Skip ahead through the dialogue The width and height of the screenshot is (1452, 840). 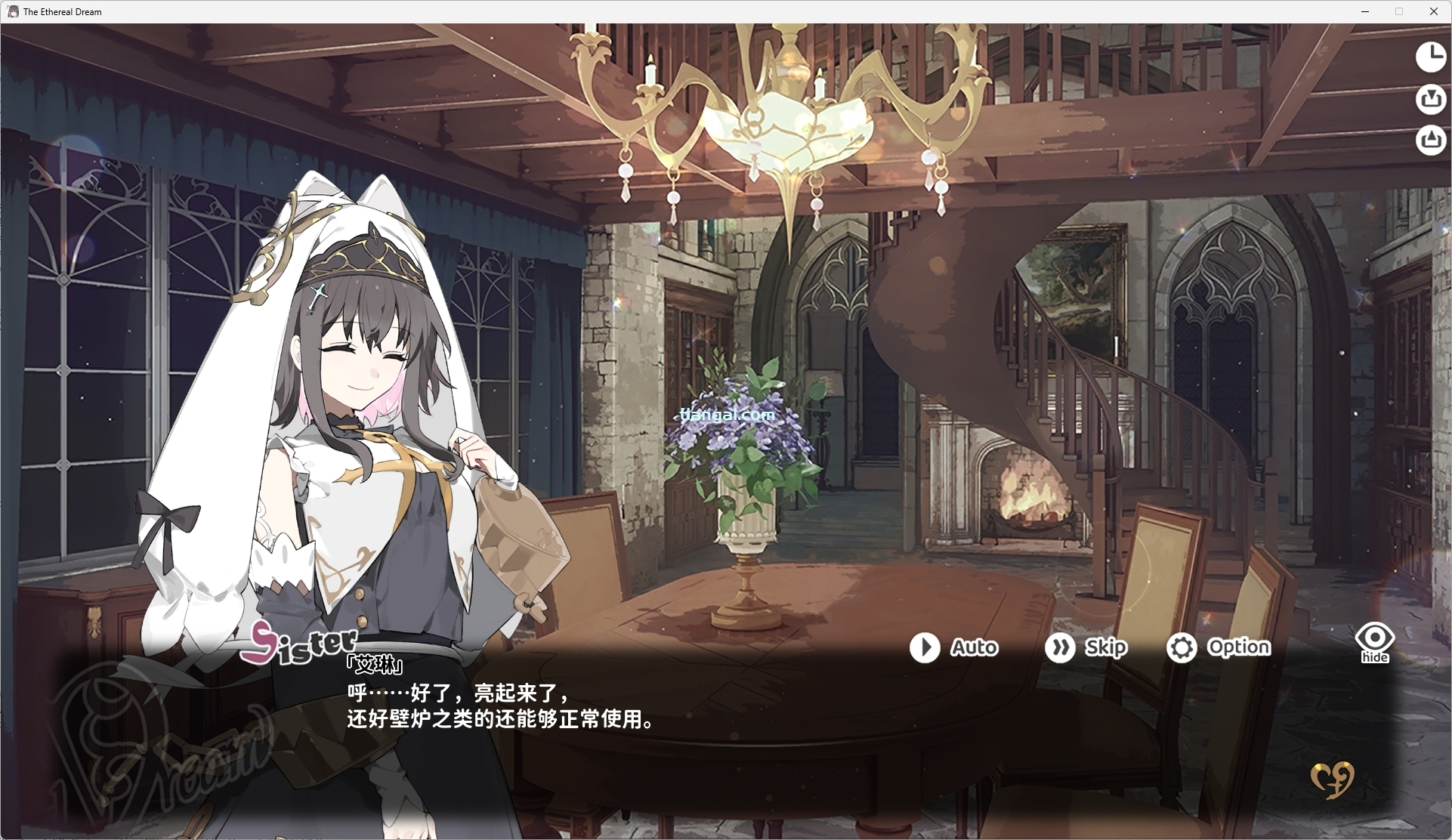pos(1086,647)
